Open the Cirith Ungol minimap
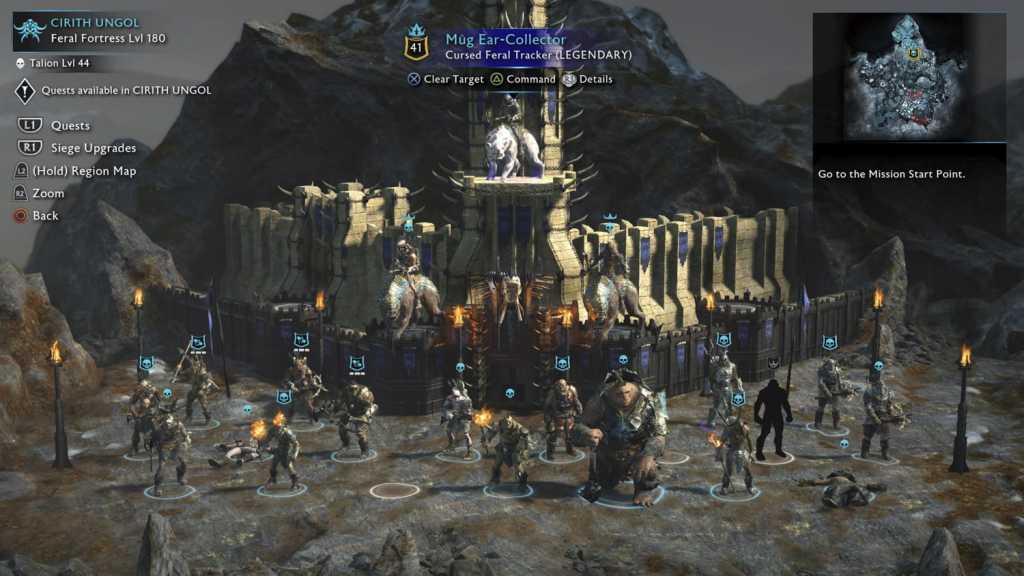This screenshot has height=576, width=1024. [x=908, y=77]
